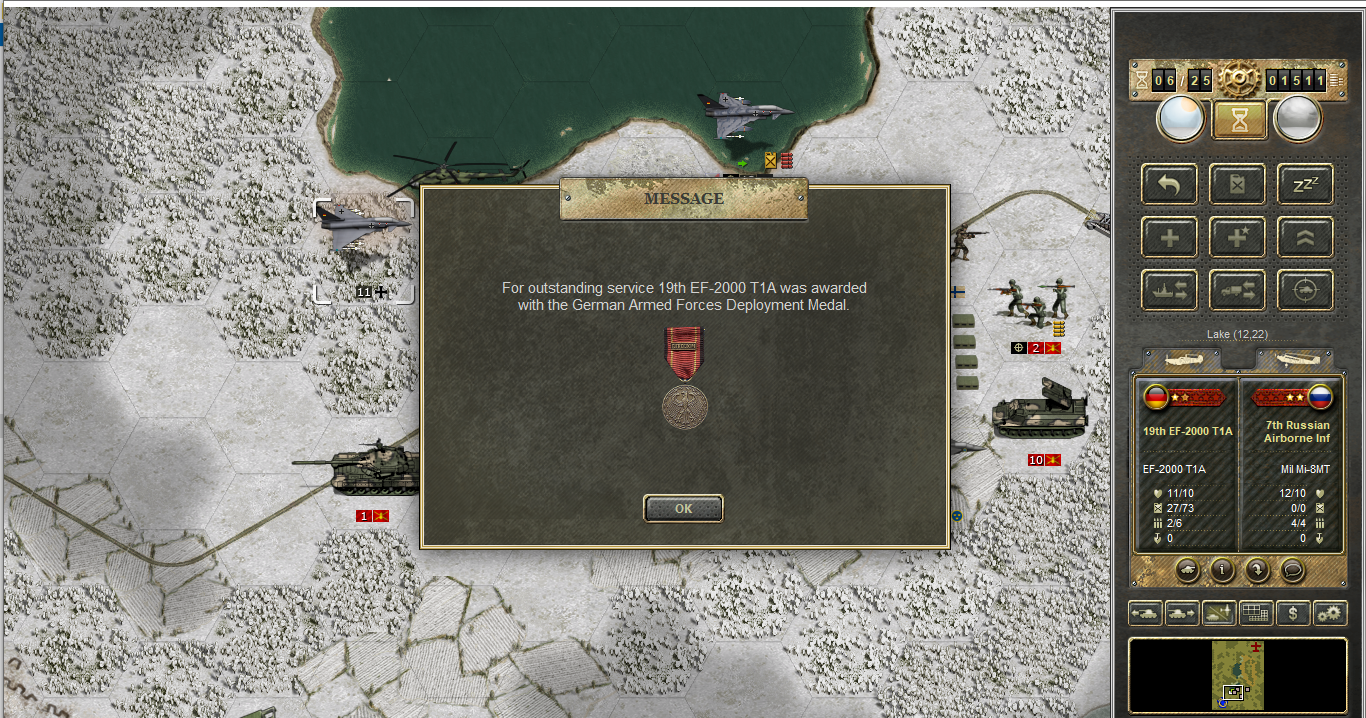Activate the ship embark button
Image resolution: width=1366 pixels, height=718 pixels.
(1169, 290)
